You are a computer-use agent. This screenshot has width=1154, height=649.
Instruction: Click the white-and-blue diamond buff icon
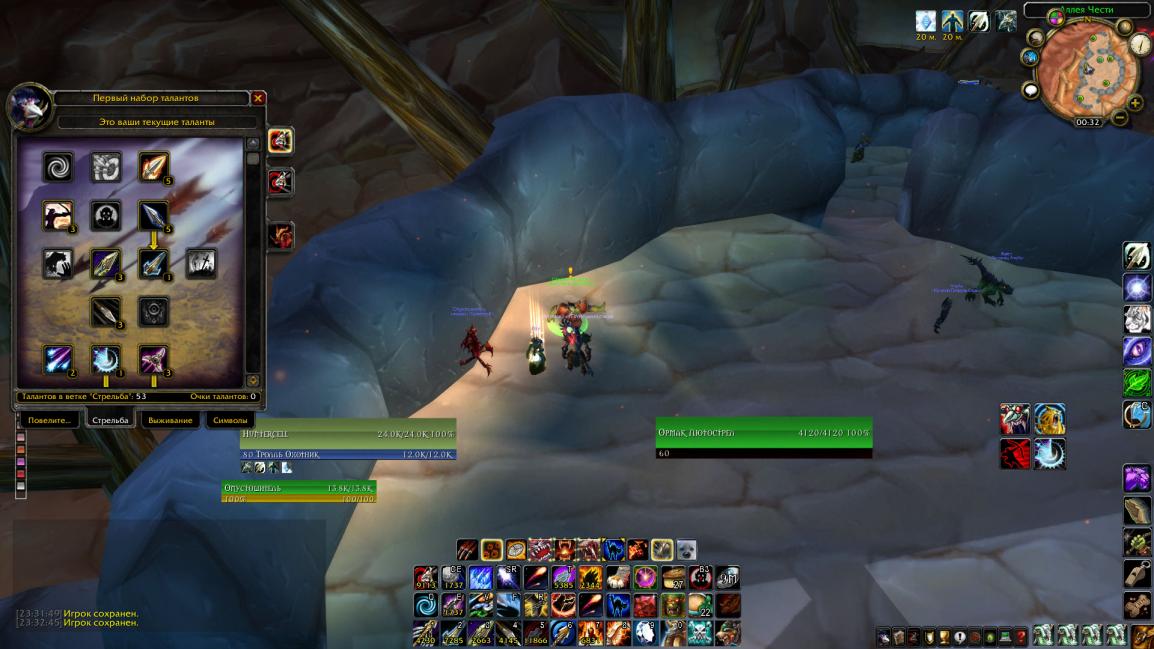pyautogui.click(x=926, y=21)
